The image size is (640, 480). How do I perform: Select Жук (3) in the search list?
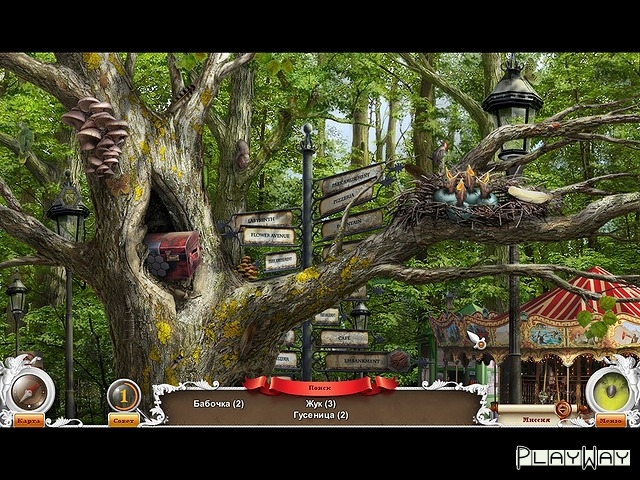click(321, 403)
